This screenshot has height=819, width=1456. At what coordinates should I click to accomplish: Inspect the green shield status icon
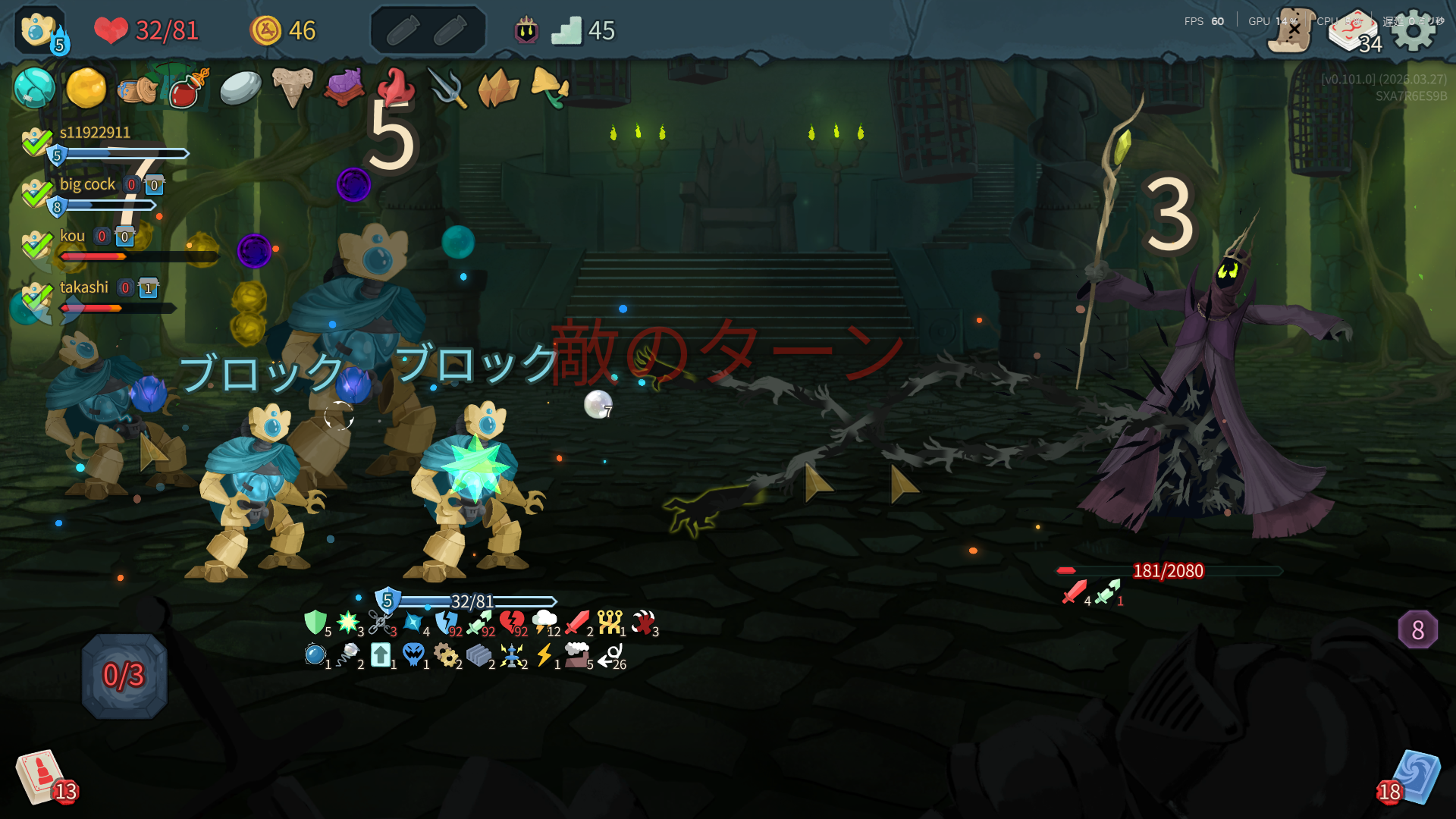click(x=315, y=623)
